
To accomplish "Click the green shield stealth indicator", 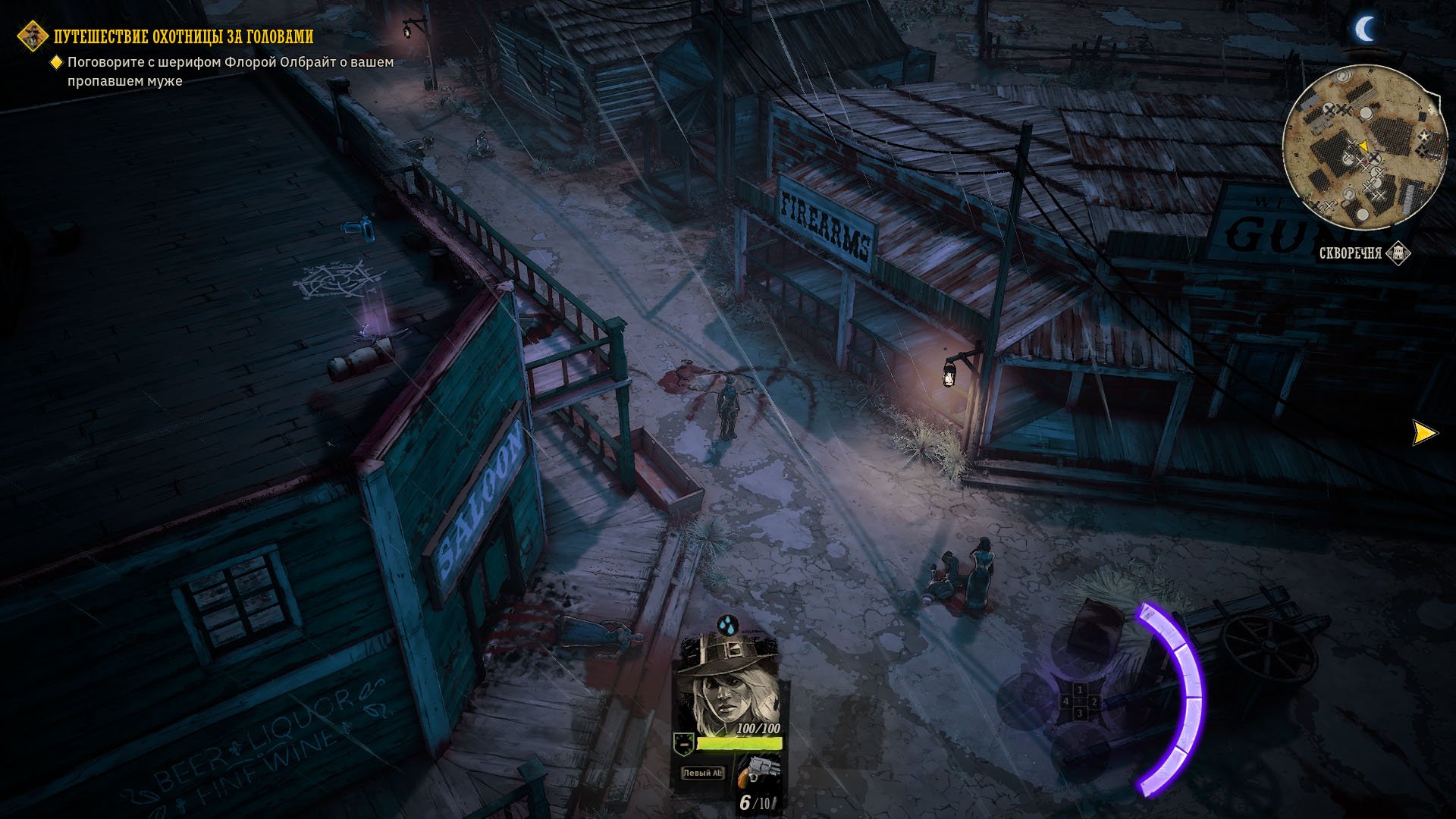I will [x=684, y=744].
